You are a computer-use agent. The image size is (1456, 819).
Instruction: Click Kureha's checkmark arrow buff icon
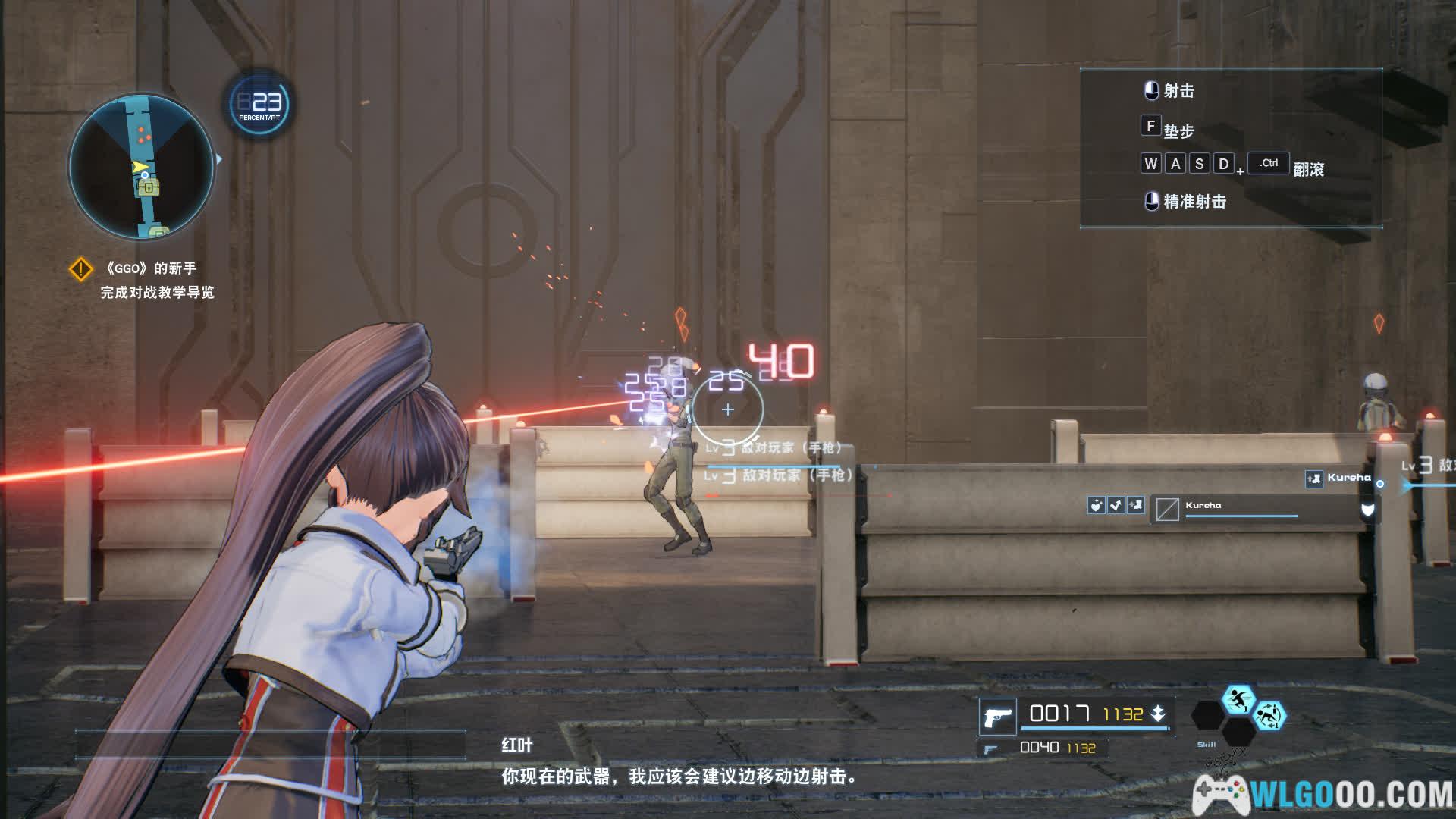1116,505
